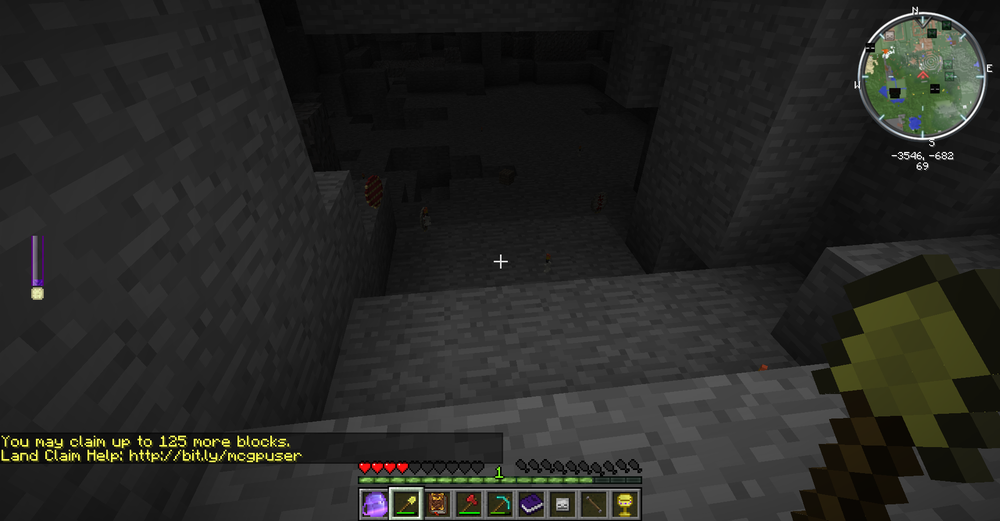Choose the skeleton skull hotbar slot
Image resolution: width=1000 pixels, height=521 pixels.
(560, 503)
